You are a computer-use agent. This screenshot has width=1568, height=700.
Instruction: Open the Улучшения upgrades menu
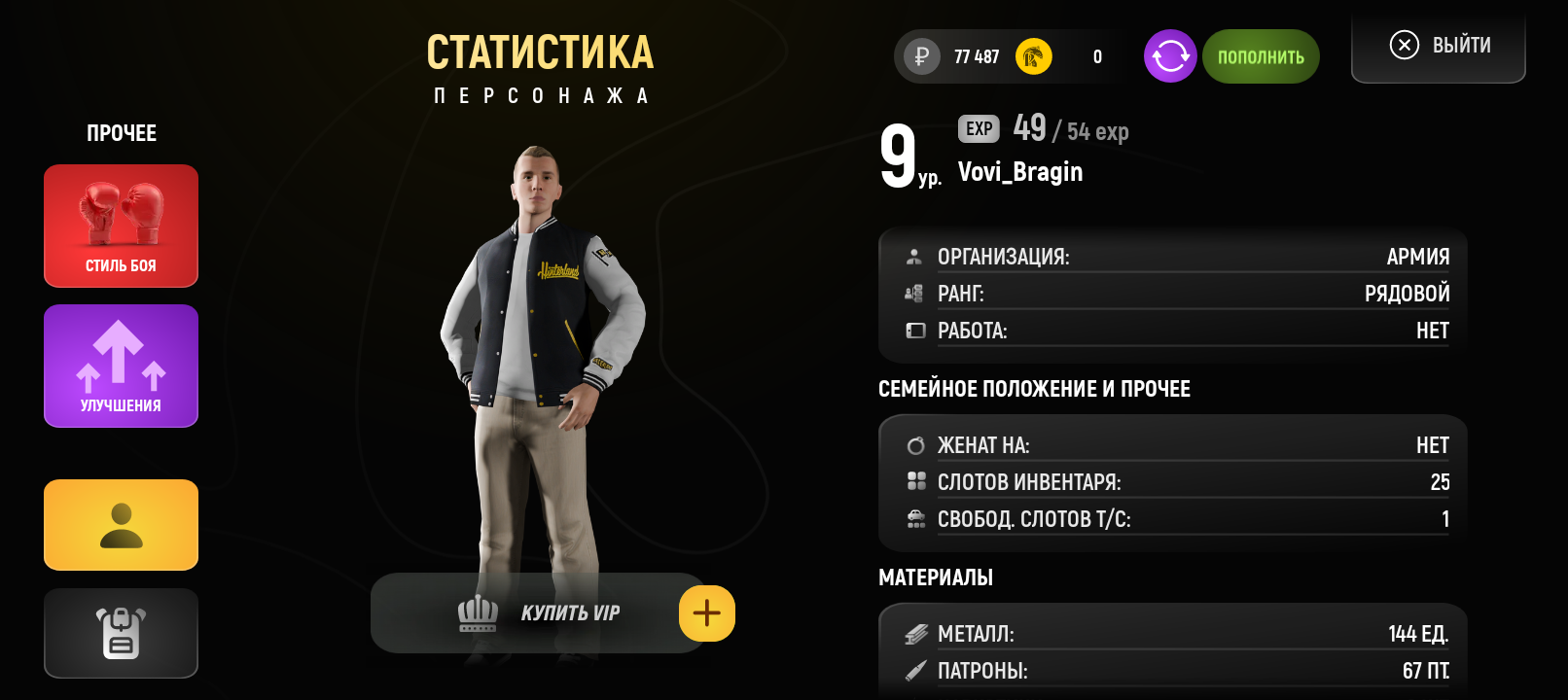121,366
